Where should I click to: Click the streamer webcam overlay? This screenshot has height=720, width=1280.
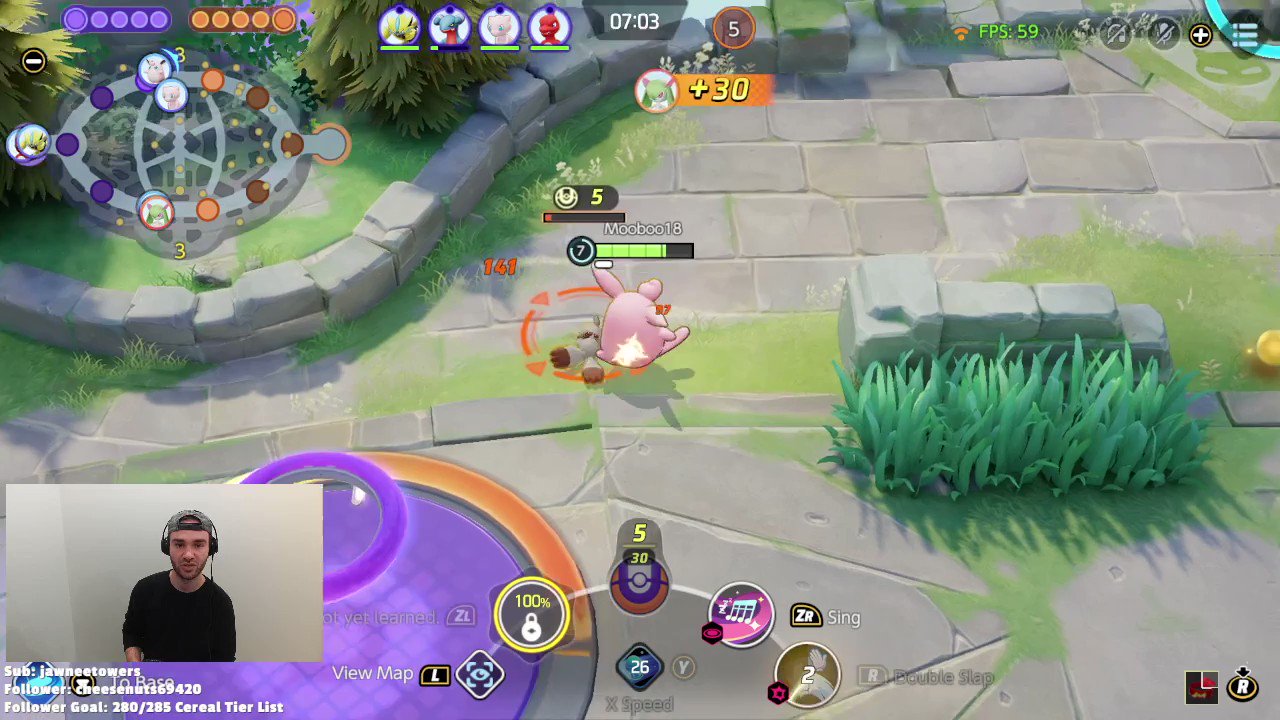(x=163, y=575)
